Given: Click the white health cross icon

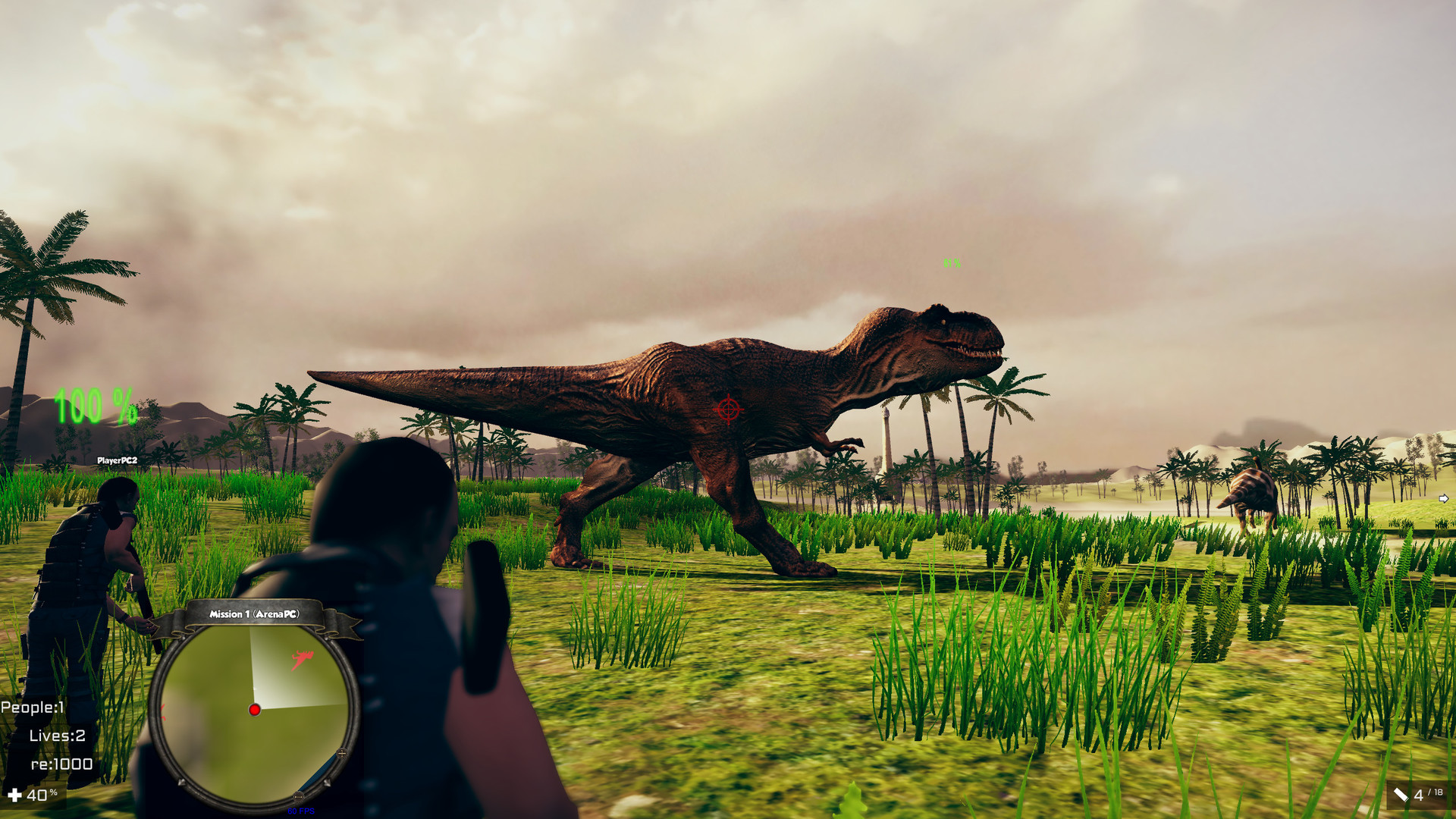Looking at the screenshot, I should tap(17, 795).
